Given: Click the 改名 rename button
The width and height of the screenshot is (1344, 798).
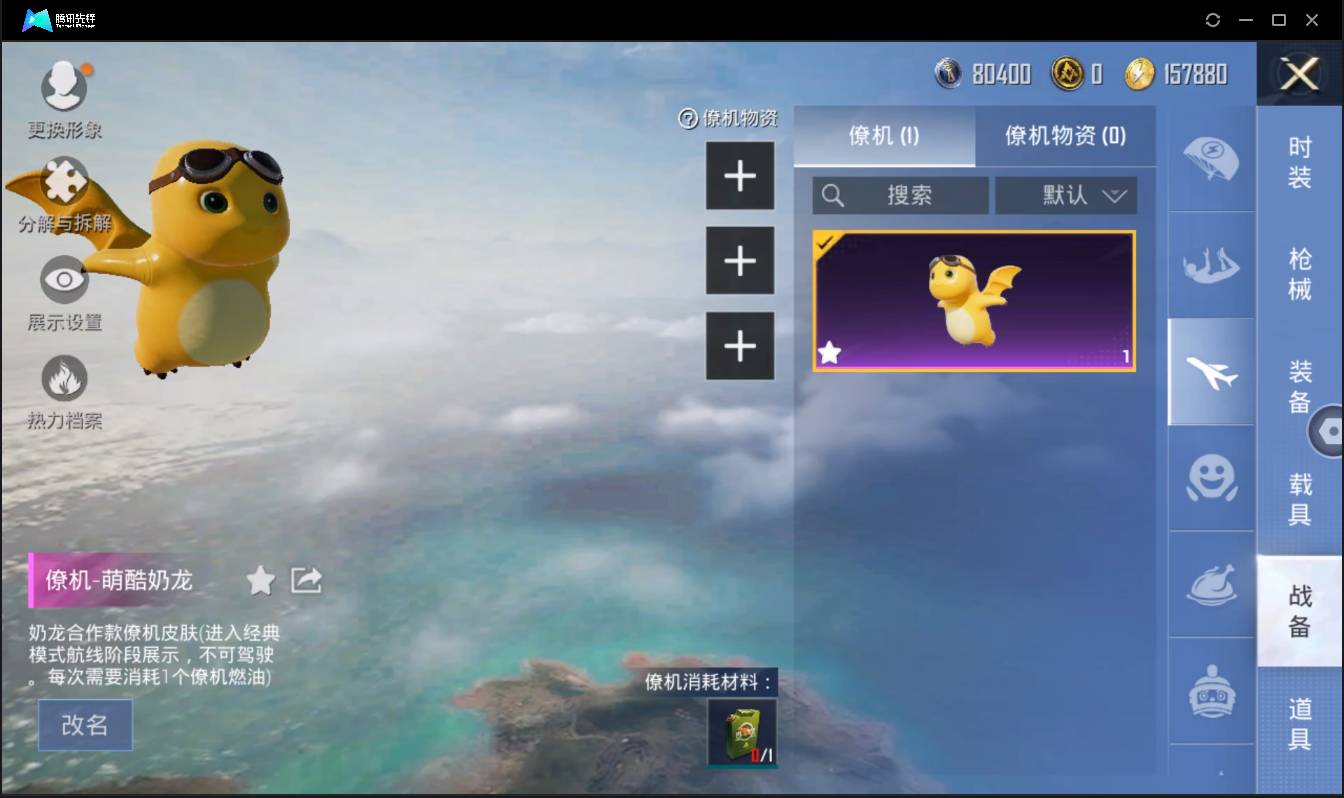Looking at the screenshot, I should pyautogui.click(x=85, y=725).
